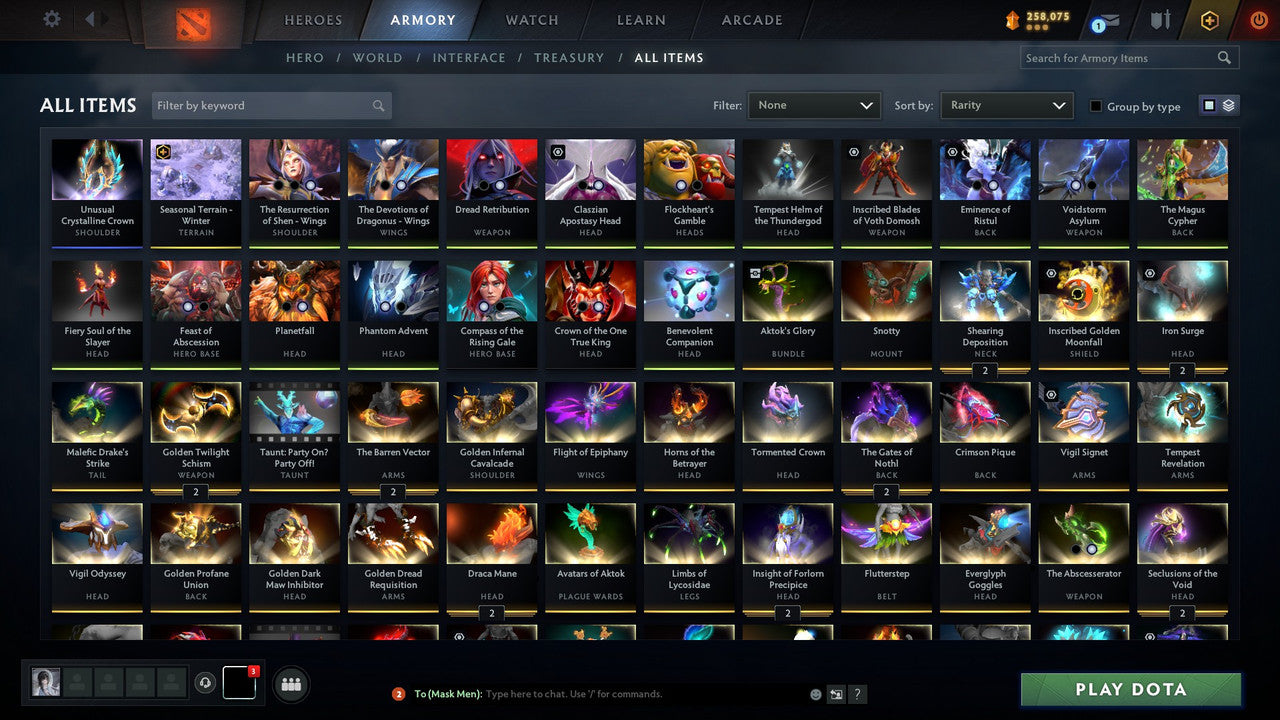Switch to the HEROES tab

[x=312, y=19]
